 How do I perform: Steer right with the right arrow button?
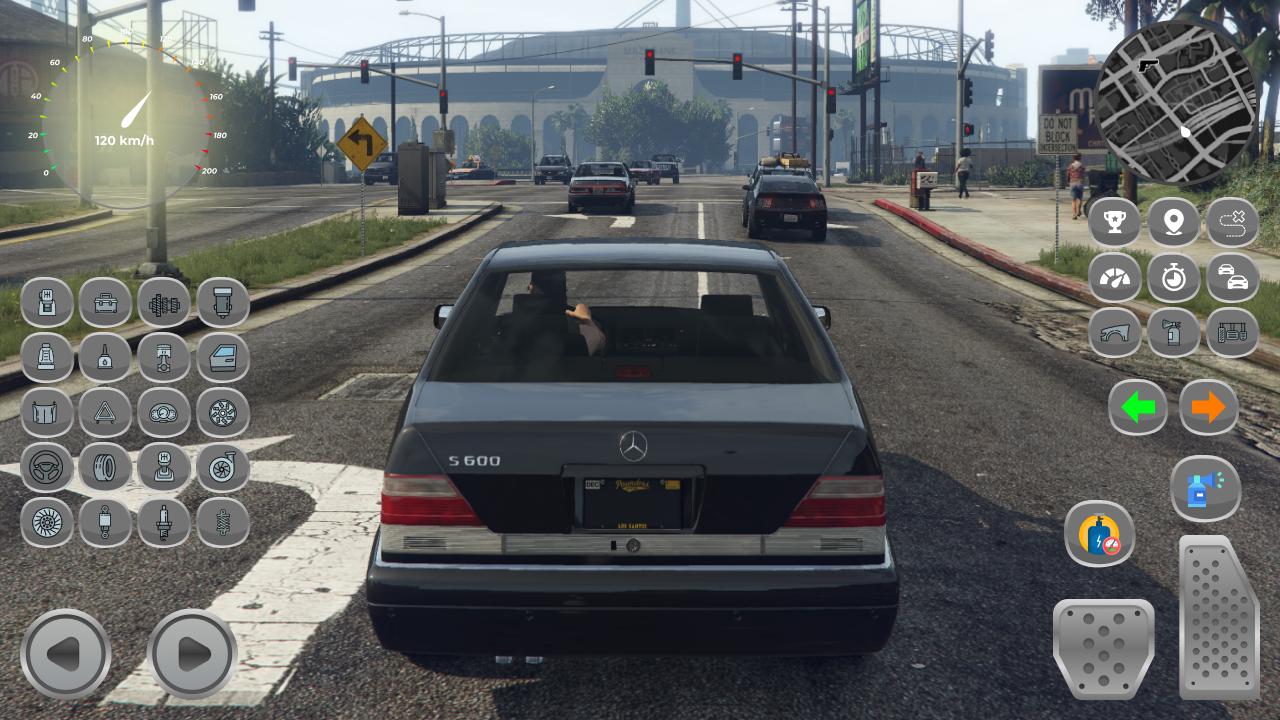click(x=192, y=654)
